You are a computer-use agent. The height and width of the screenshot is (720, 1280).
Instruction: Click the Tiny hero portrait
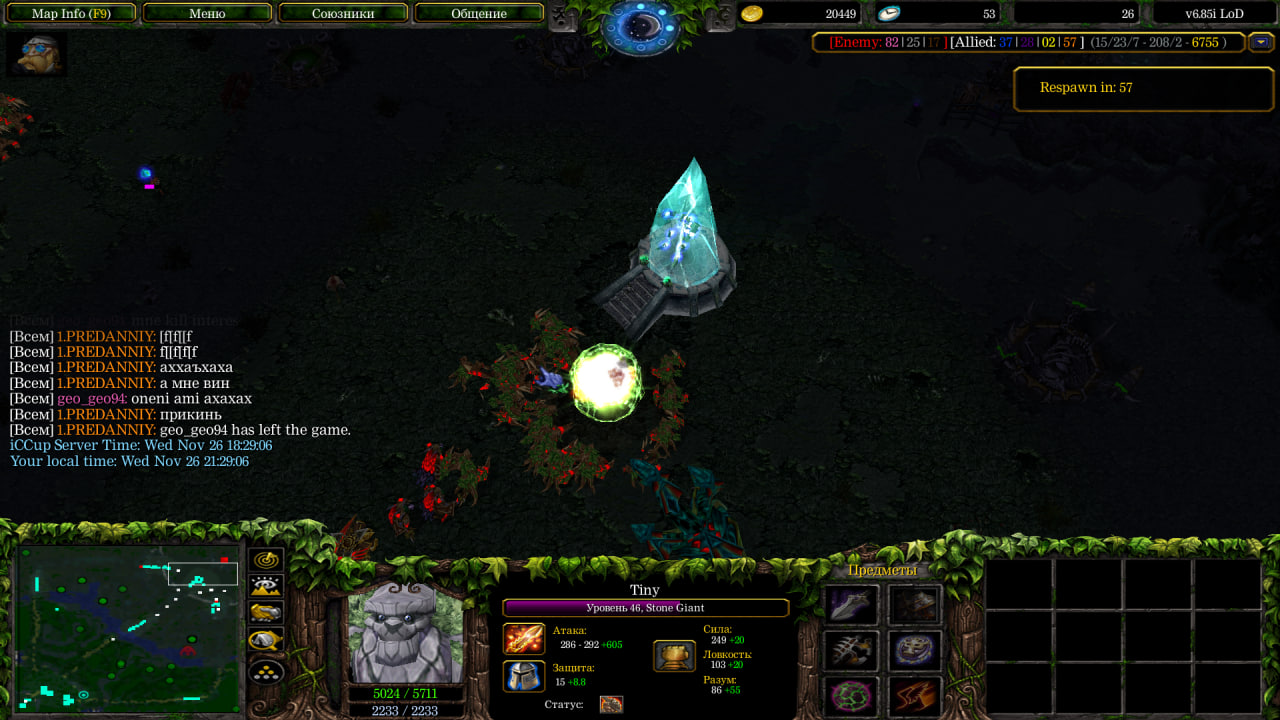click(406, 632)
